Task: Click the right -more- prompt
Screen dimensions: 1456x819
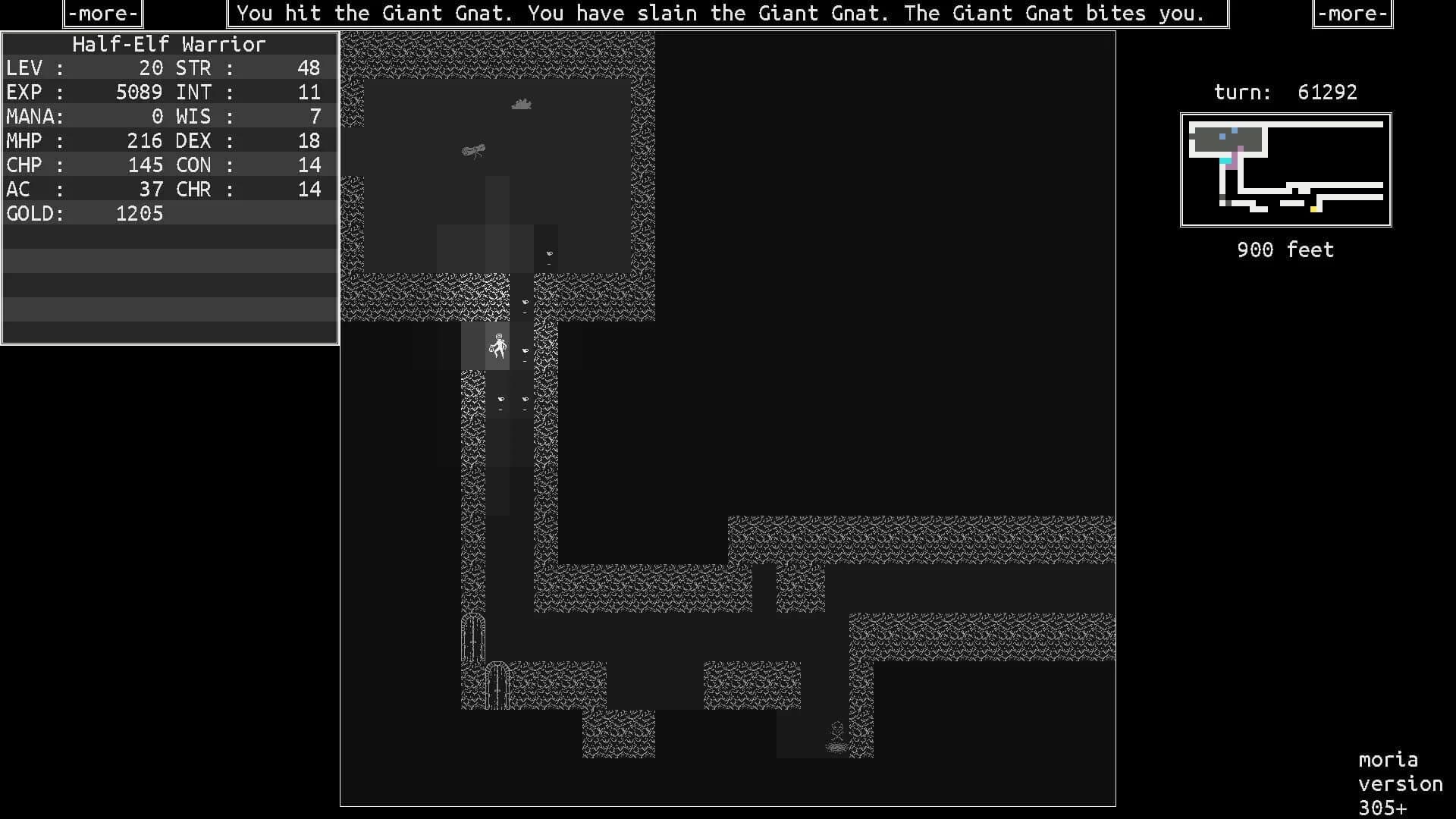Action: click(x=1351, y=13)
